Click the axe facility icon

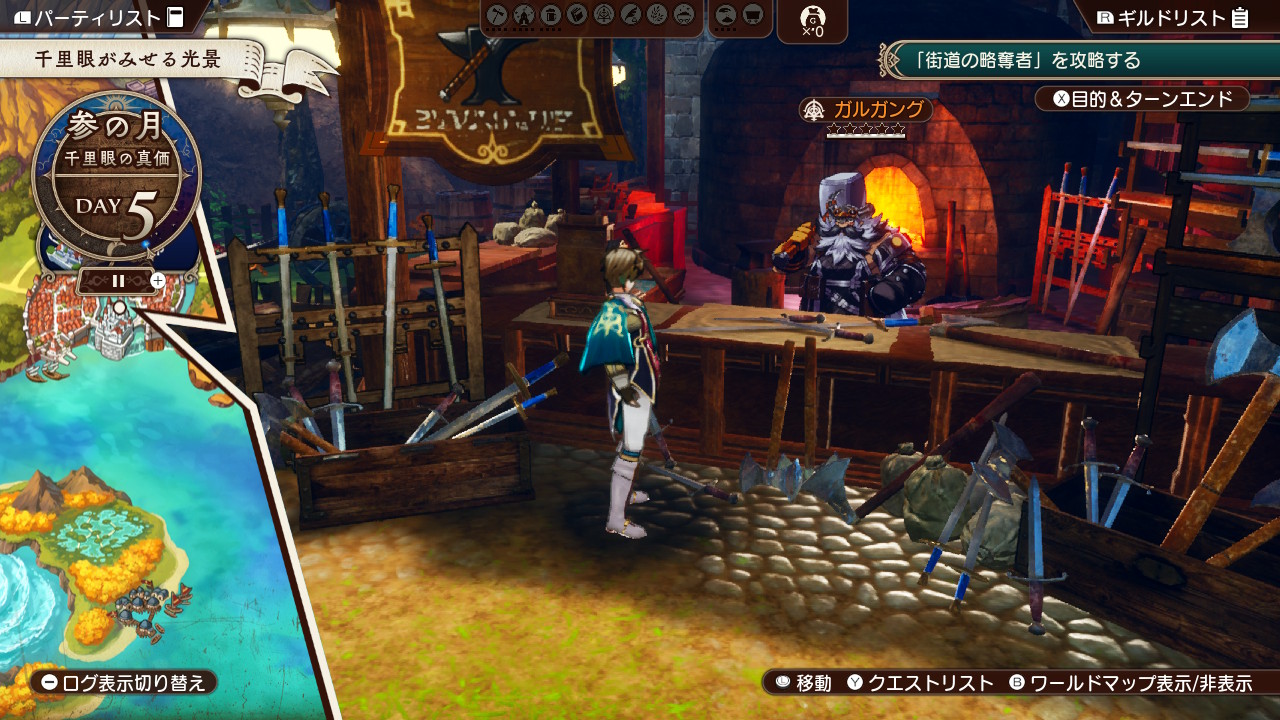pyautogui.click(x=497, y=15)
